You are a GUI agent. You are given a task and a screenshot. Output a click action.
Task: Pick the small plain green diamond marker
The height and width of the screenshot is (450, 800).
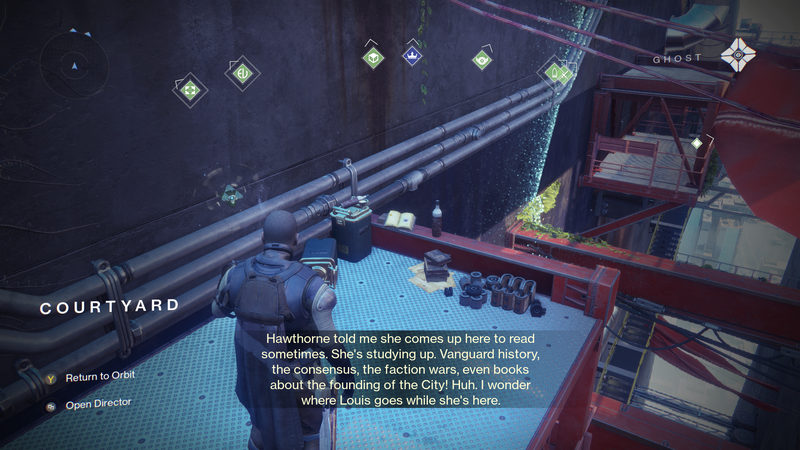tap(697, 144)
